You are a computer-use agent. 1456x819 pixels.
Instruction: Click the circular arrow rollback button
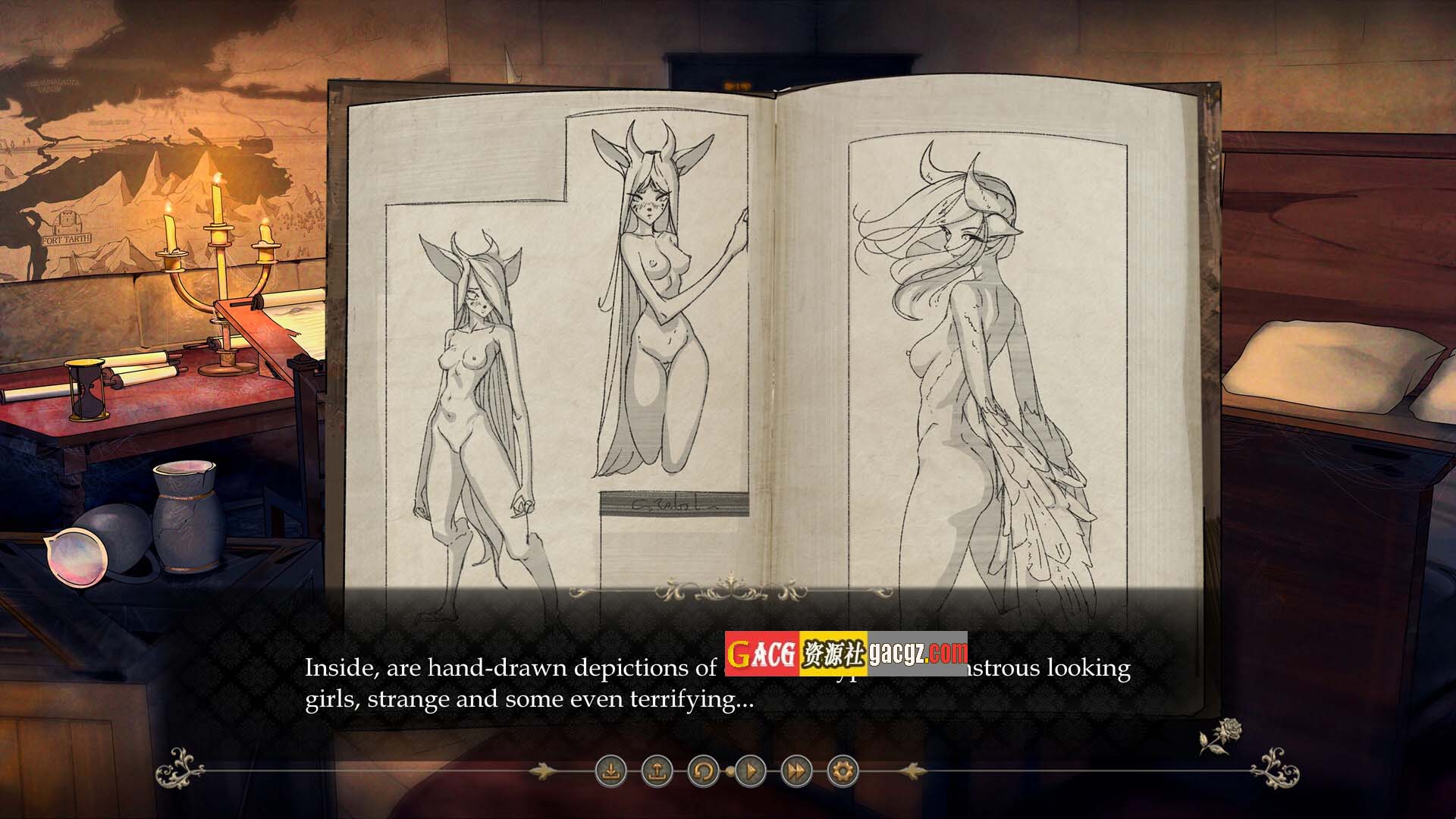point(703,772)
